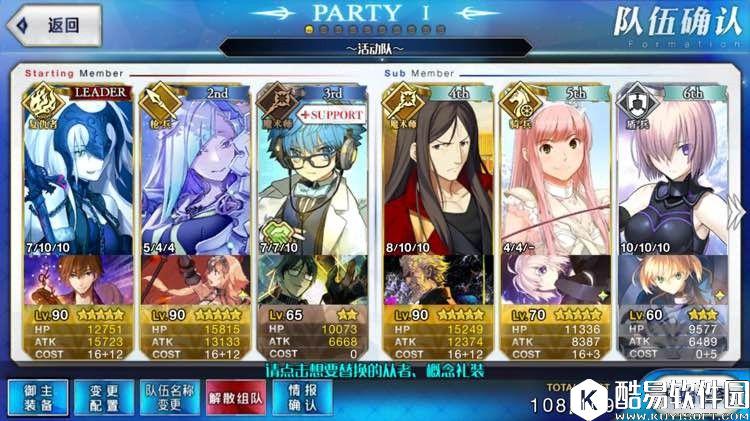The image size is (750, 421).
Task: Select the LEADER servant card
Action: pyautogui.click(x=77, y=170)
